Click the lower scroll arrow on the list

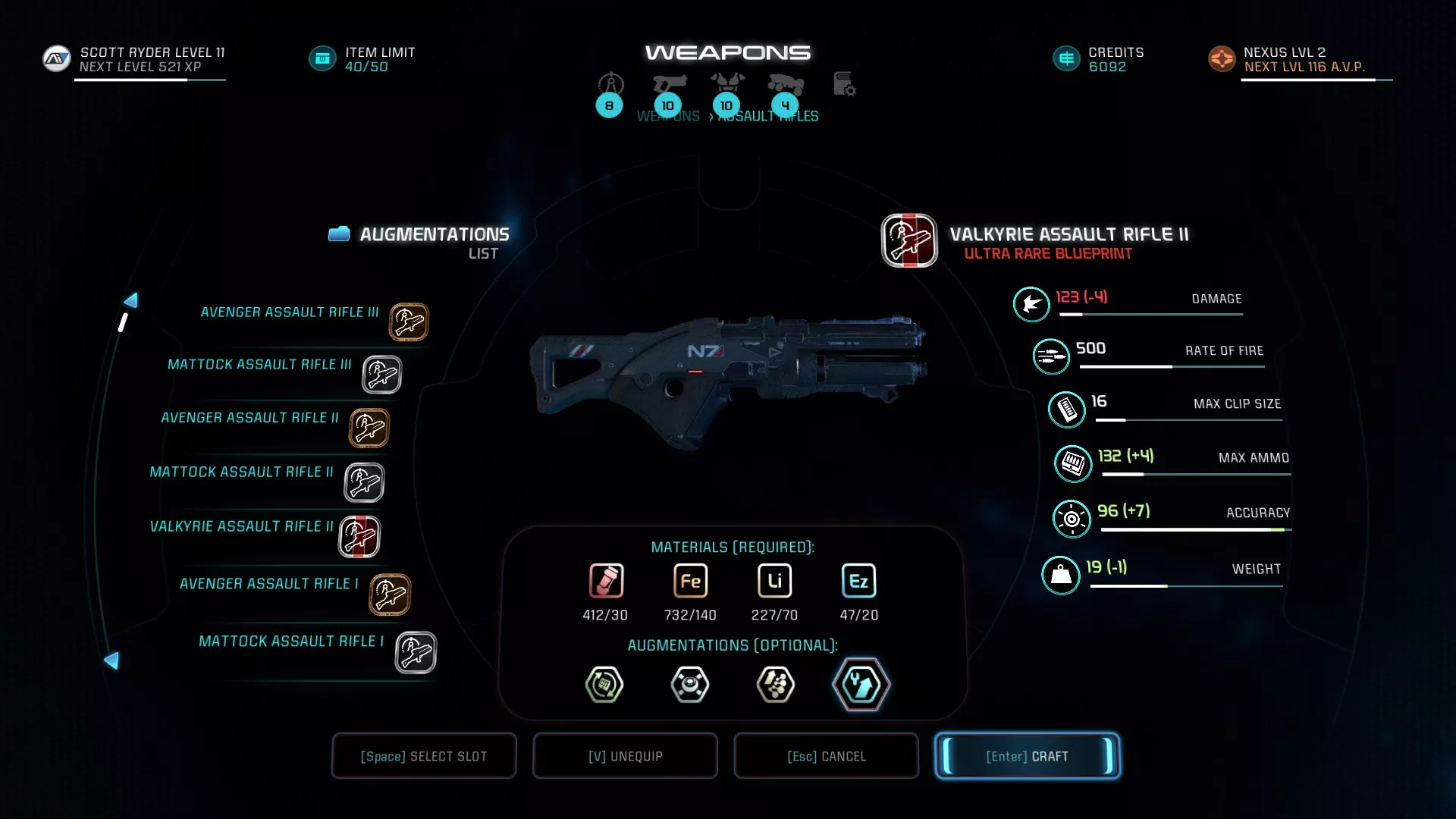pyautogui.click(x=112, y=661)
